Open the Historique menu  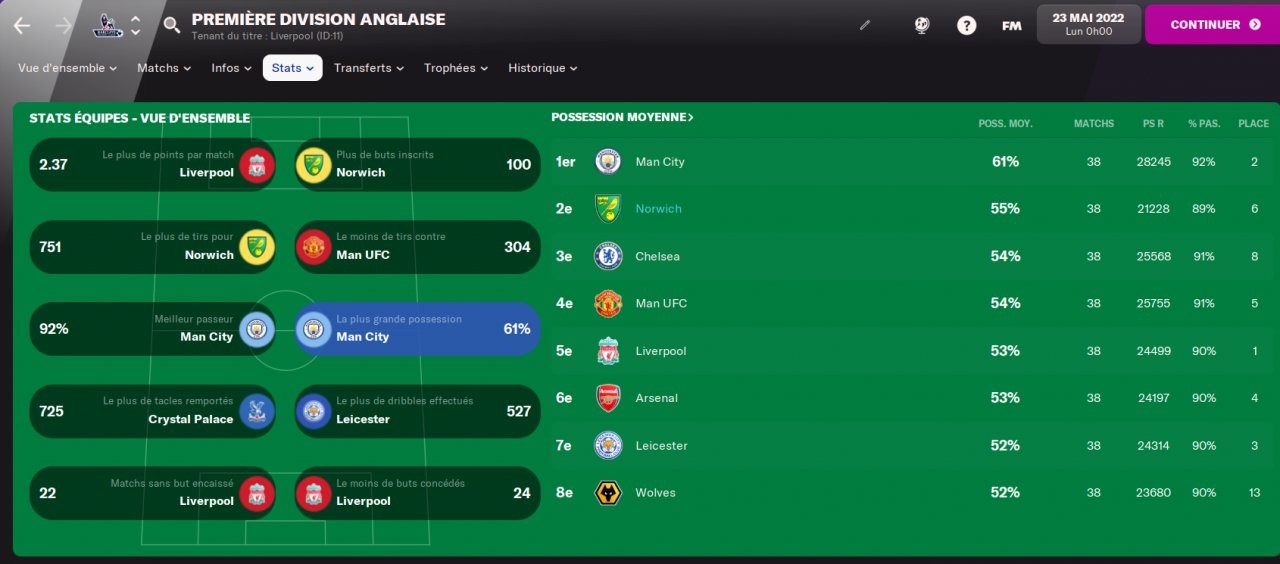543,68
